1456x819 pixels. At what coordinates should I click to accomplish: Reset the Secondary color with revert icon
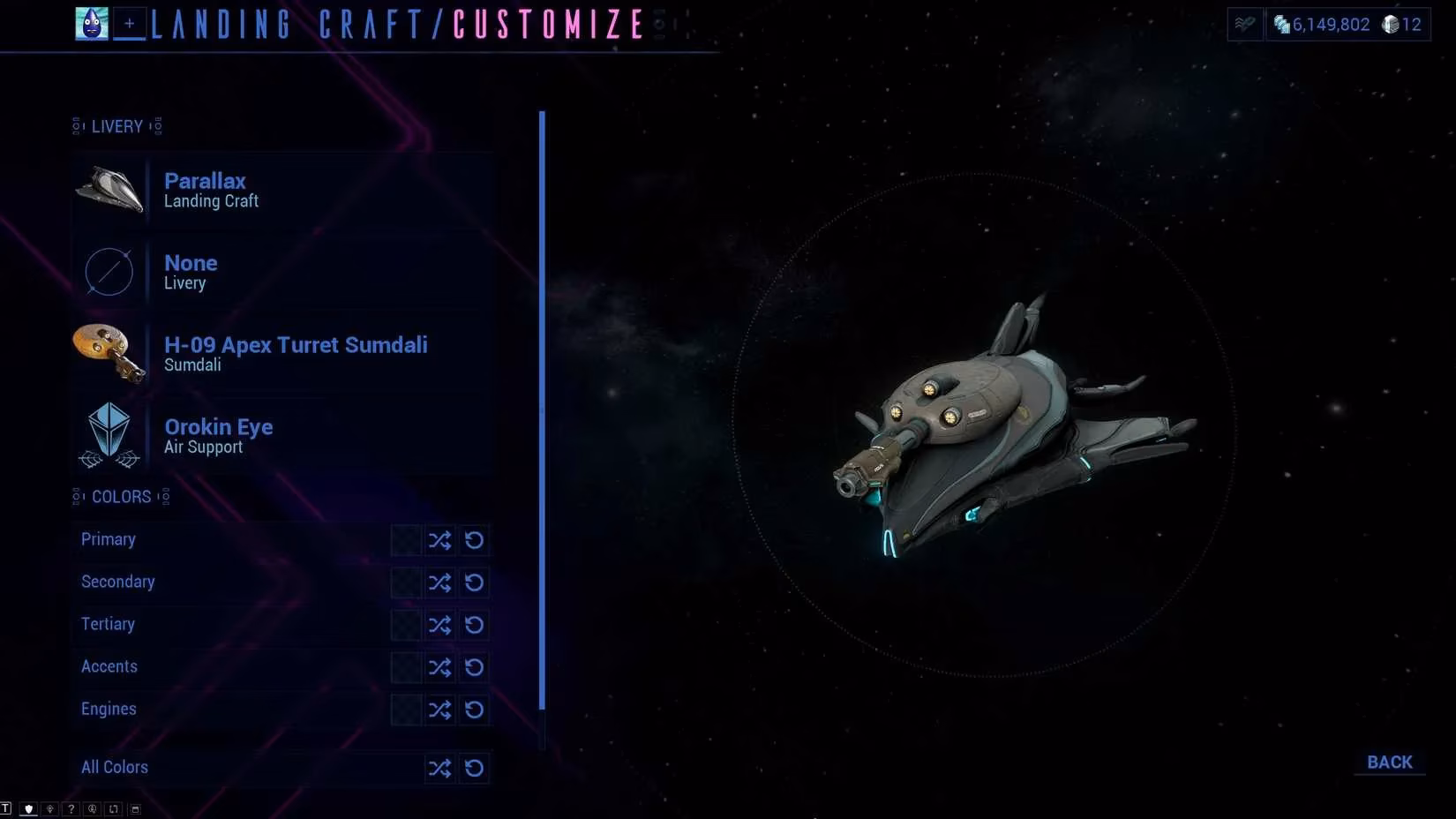tap(475, 582)
